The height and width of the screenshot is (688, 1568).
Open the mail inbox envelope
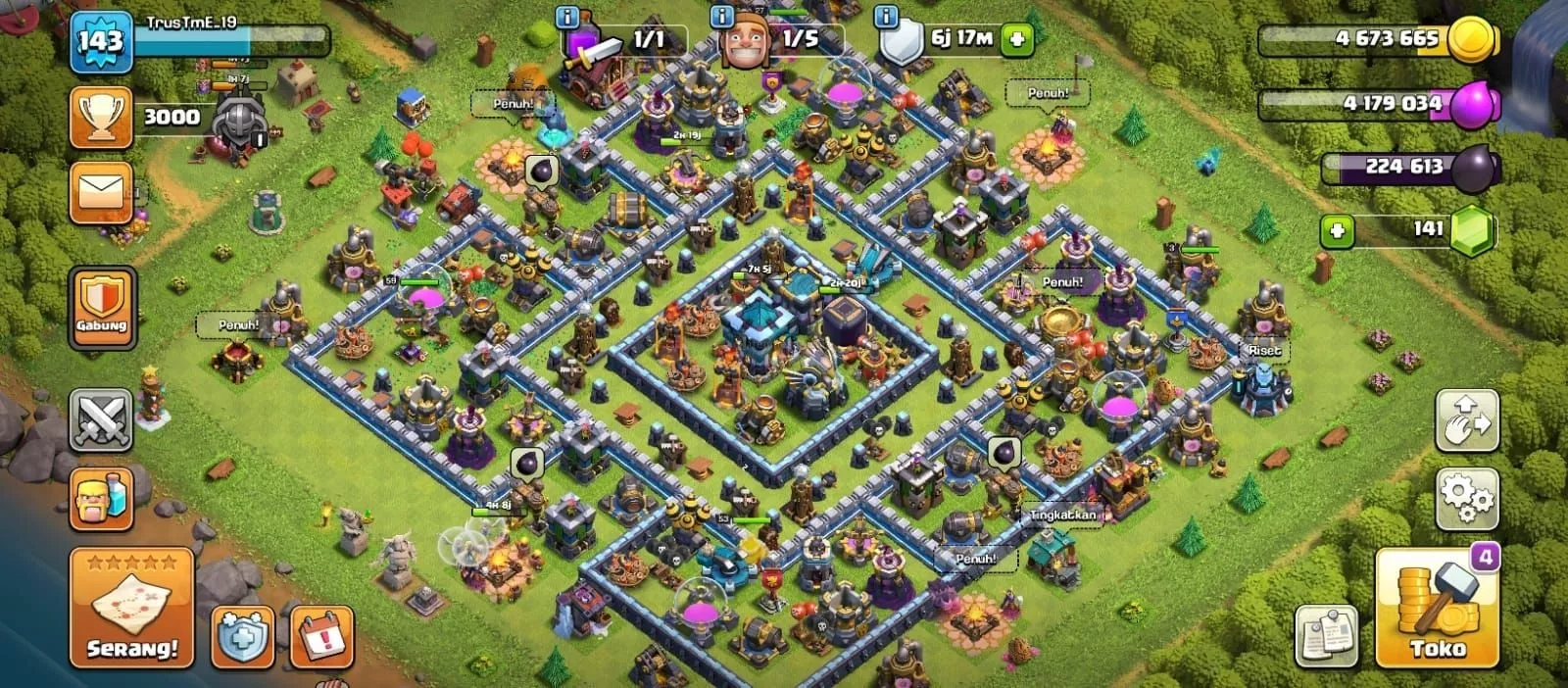tap(101, 192)
